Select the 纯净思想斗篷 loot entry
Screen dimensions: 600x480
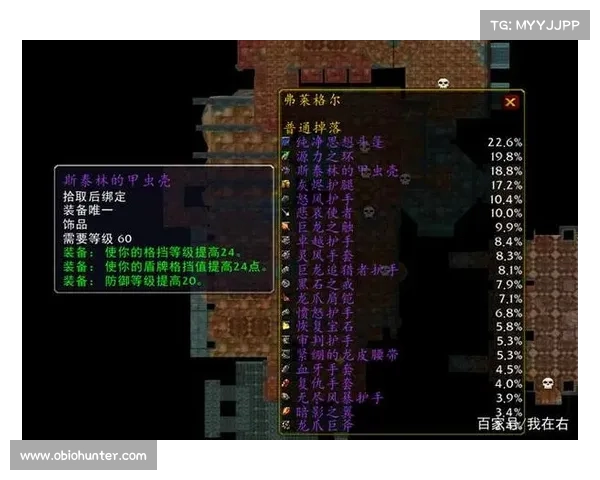click(x=339, y=143)
